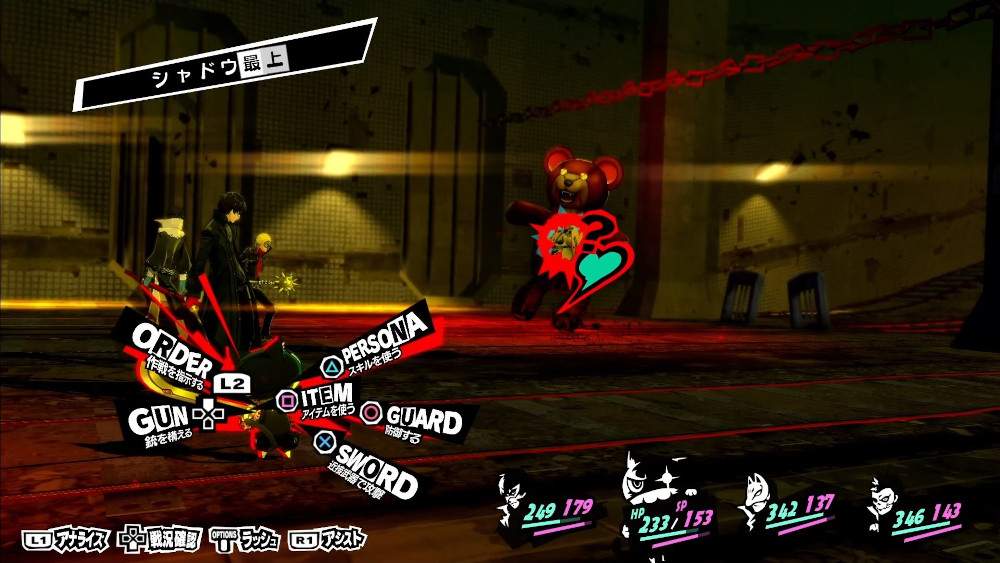Image resolution: width=1000 pixels, height=563 pixels.
Task: Select the GUARD command
Action: 420,418
